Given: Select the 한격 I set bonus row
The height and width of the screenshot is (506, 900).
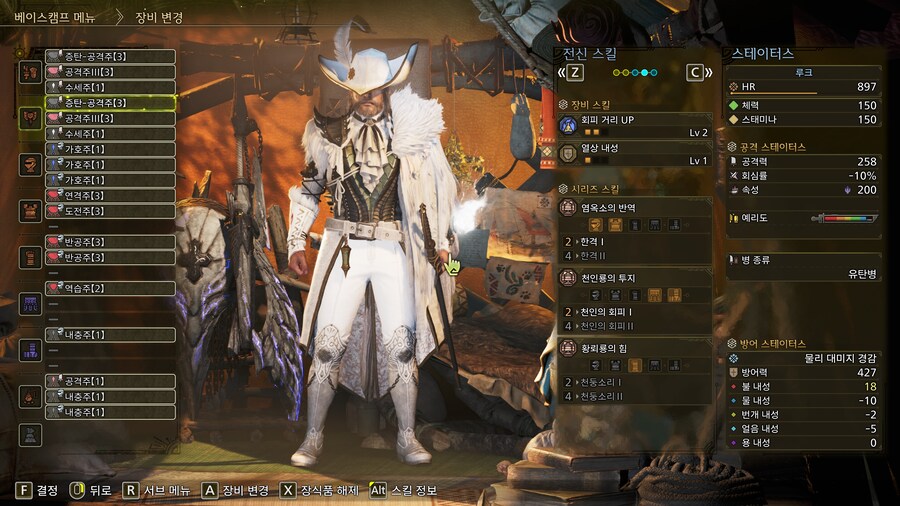Looking at the screenshot, I should click(634, 242).
